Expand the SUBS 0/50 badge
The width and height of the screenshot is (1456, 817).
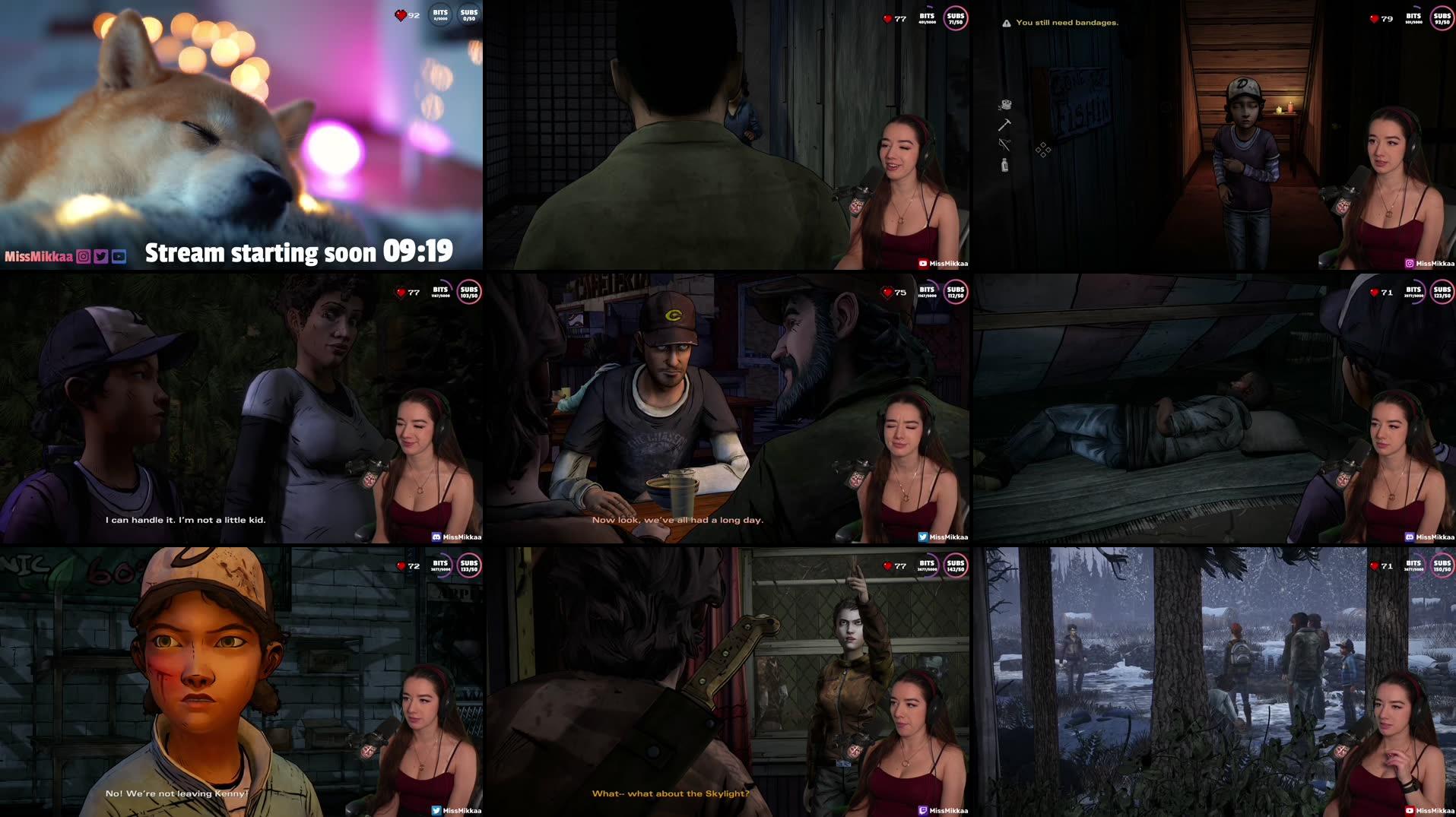468,13
